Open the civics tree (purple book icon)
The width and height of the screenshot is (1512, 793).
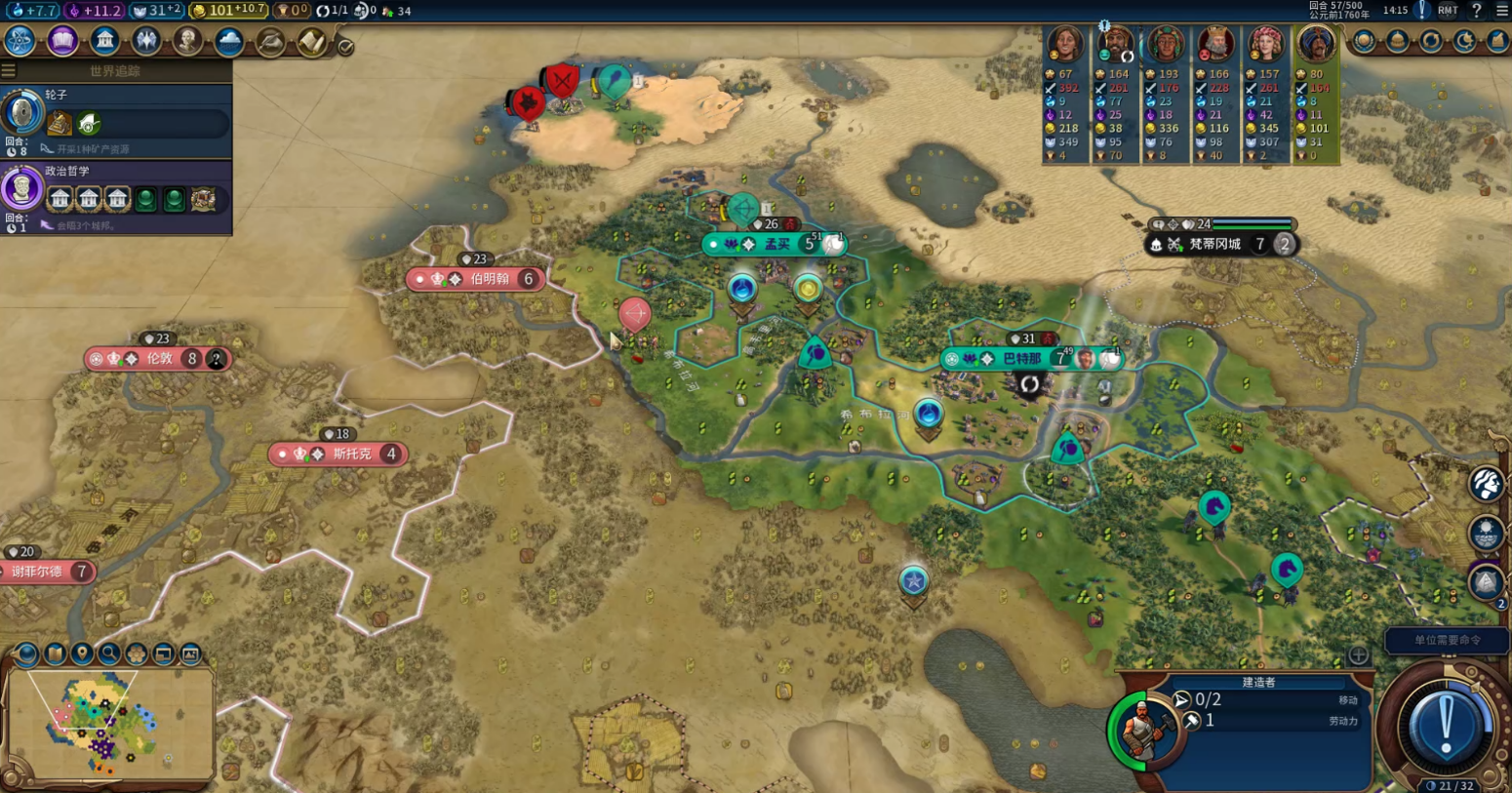62,41
